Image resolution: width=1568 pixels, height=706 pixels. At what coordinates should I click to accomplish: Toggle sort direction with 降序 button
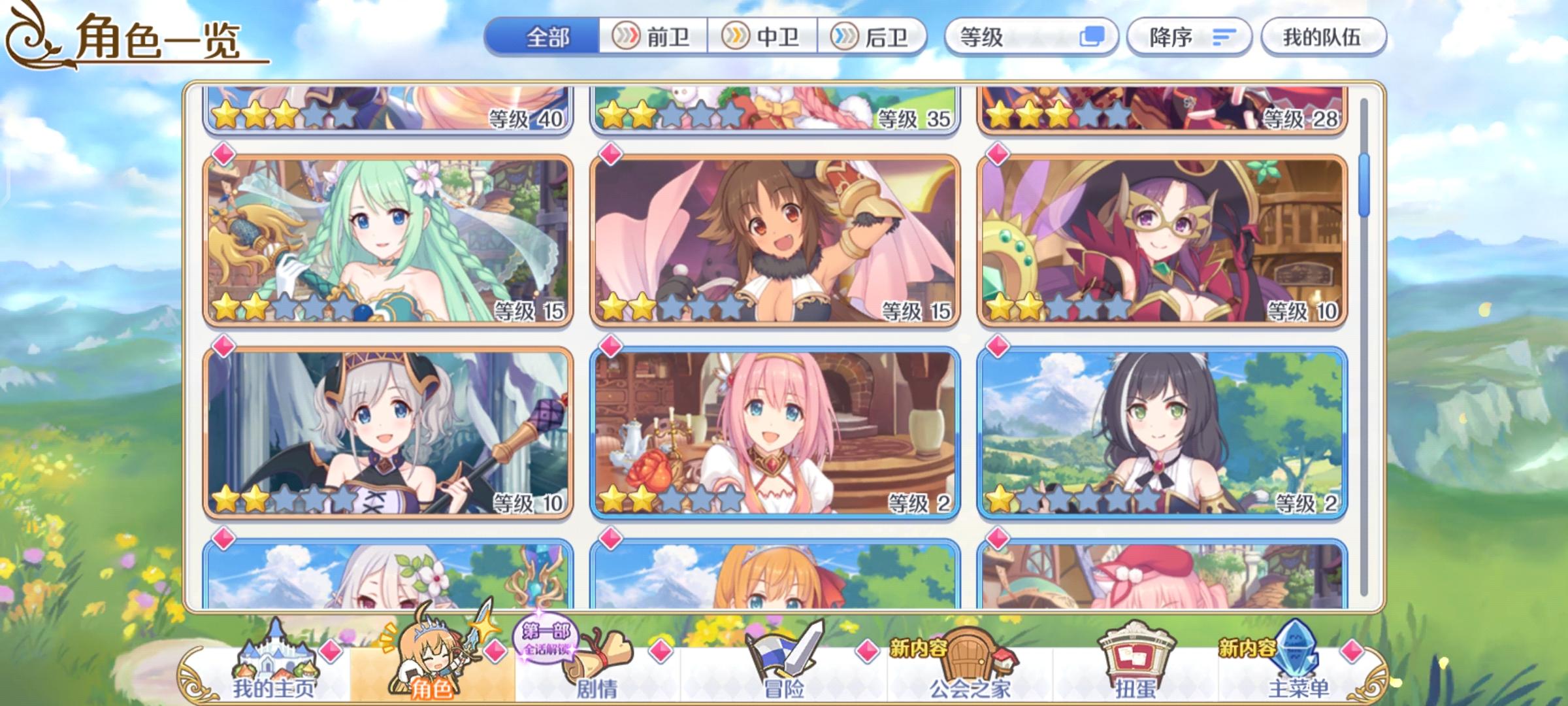pos(1188,38)
